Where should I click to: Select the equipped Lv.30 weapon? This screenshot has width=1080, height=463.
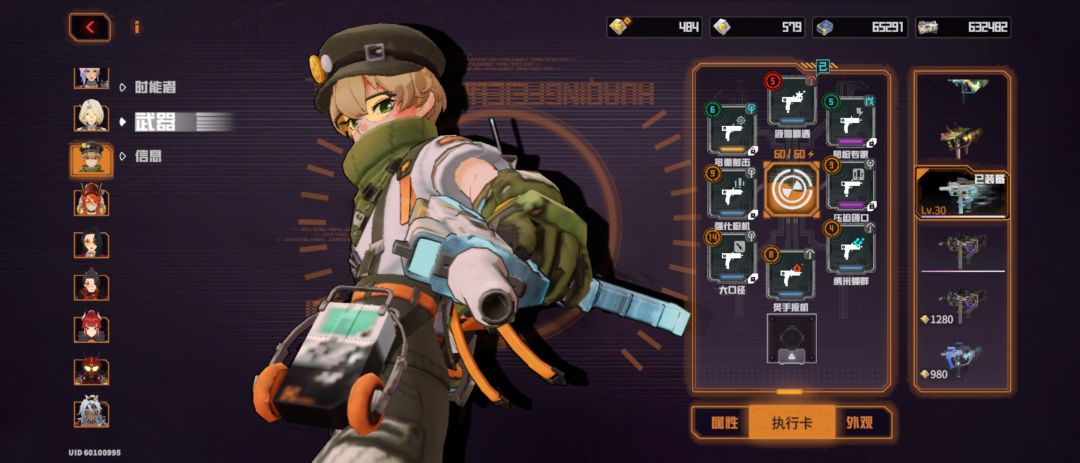[x=960, y=193]
